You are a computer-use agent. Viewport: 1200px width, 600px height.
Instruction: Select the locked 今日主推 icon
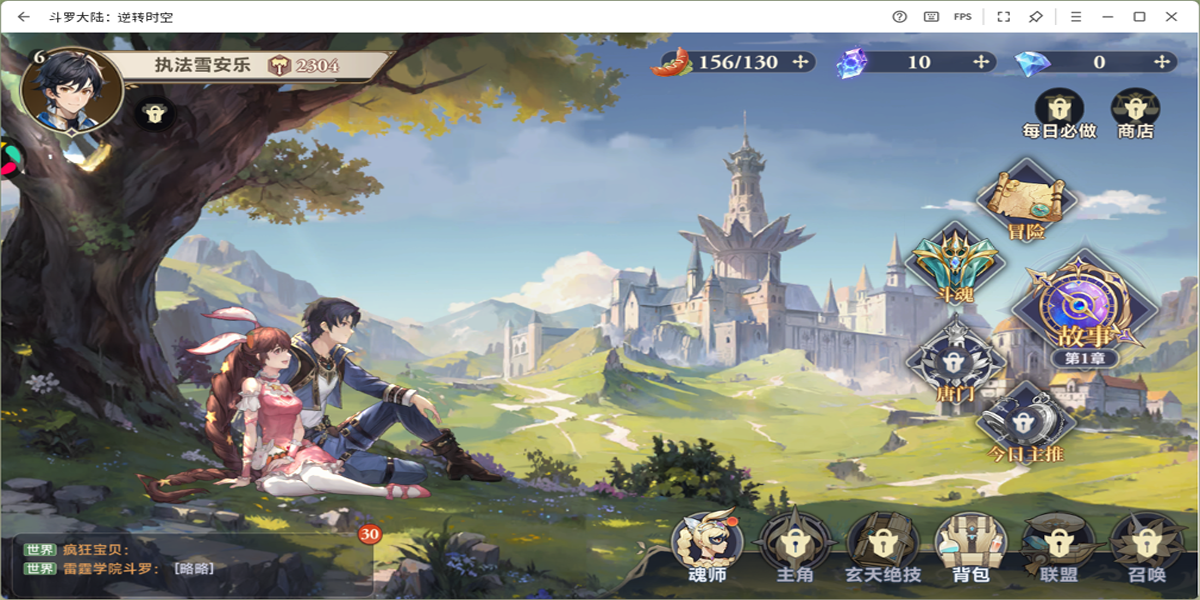point(1024,421)
